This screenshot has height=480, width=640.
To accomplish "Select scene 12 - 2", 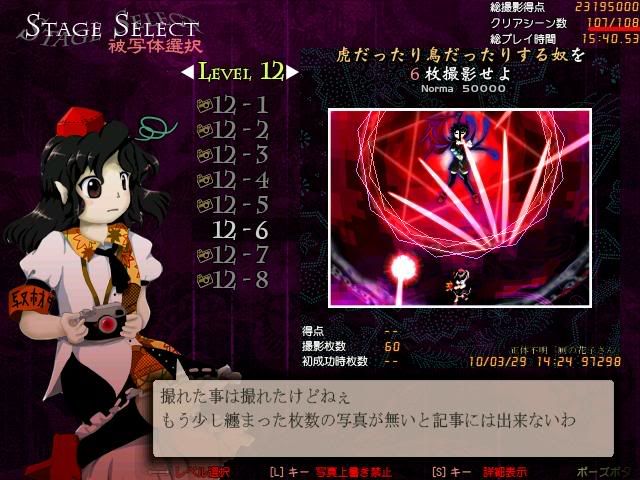I will tap(240, 129).
